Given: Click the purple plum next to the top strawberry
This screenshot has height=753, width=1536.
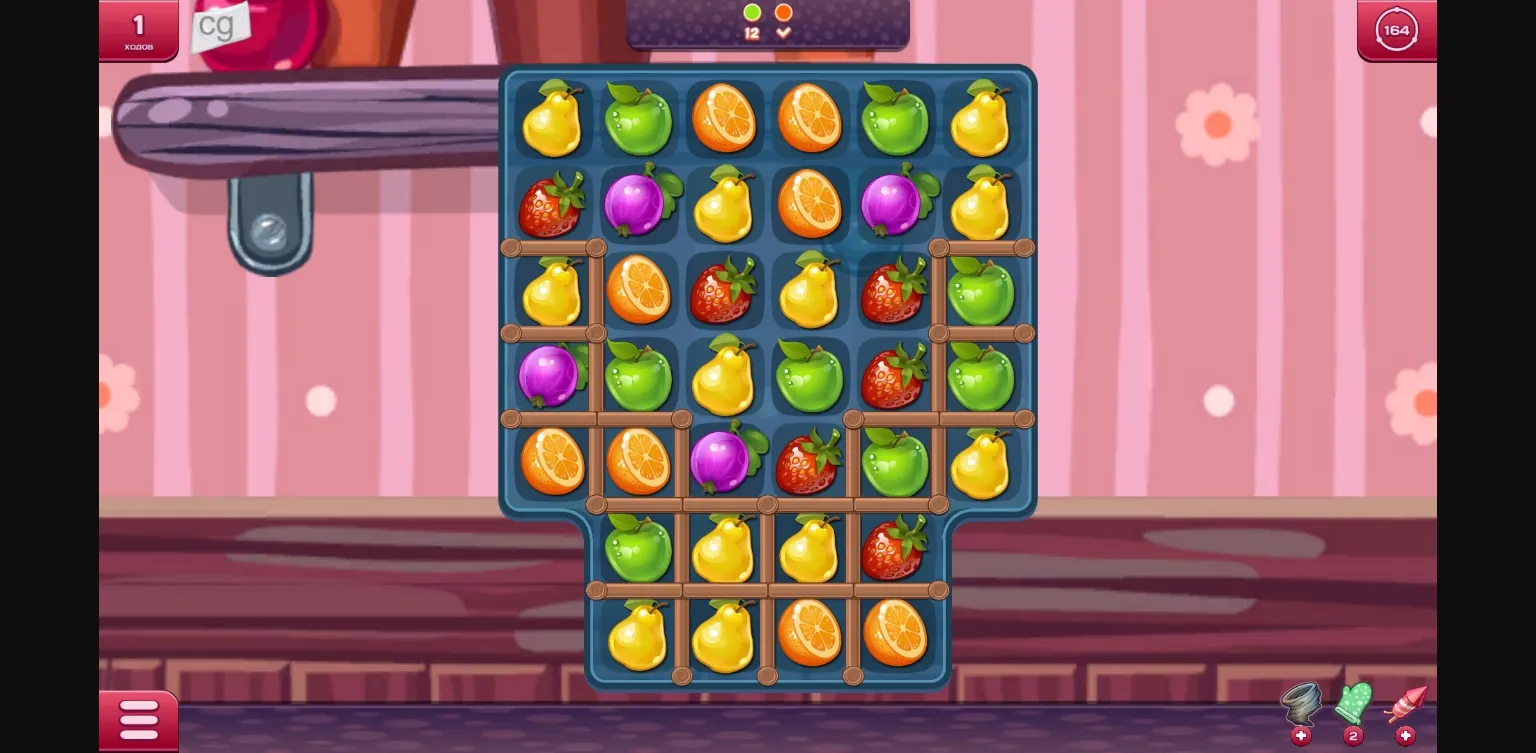Looking at the screenshot, I should 639,205.
